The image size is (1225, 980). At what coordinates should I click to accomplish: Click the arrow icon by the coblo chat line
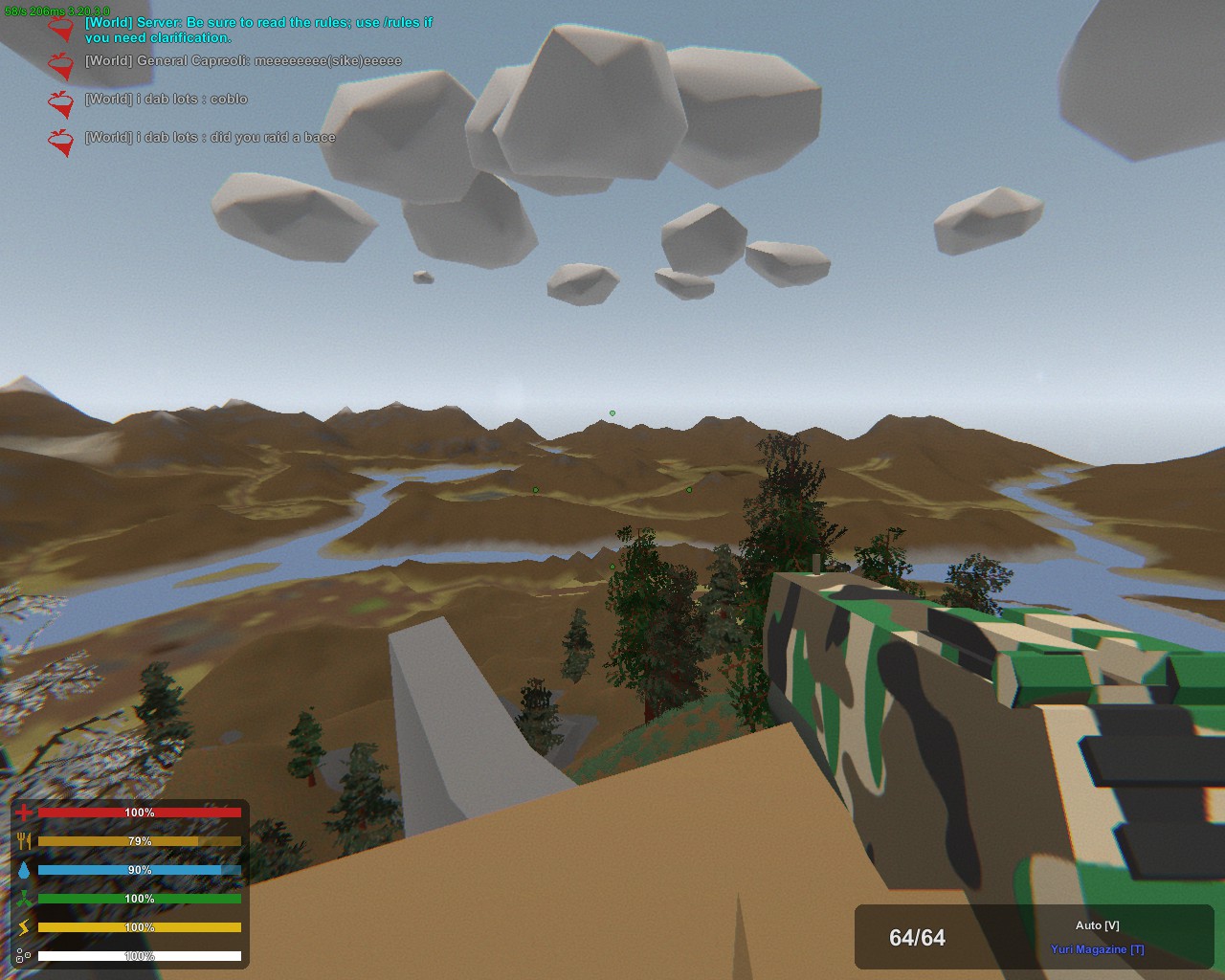(59, 102)
